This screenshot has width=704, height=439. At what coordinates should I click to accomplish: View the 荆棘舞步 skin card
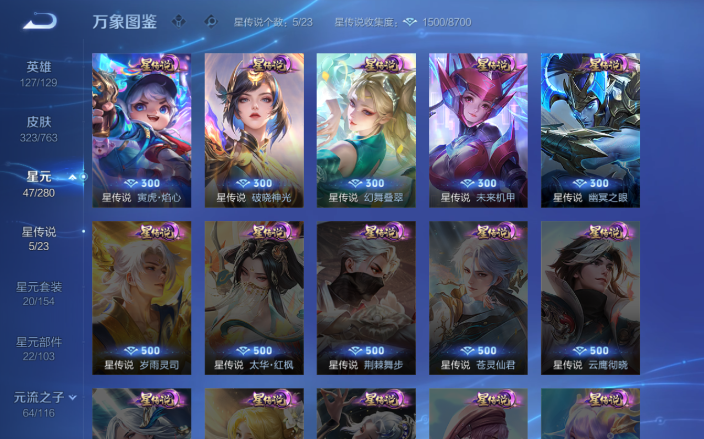coord(366,297)
